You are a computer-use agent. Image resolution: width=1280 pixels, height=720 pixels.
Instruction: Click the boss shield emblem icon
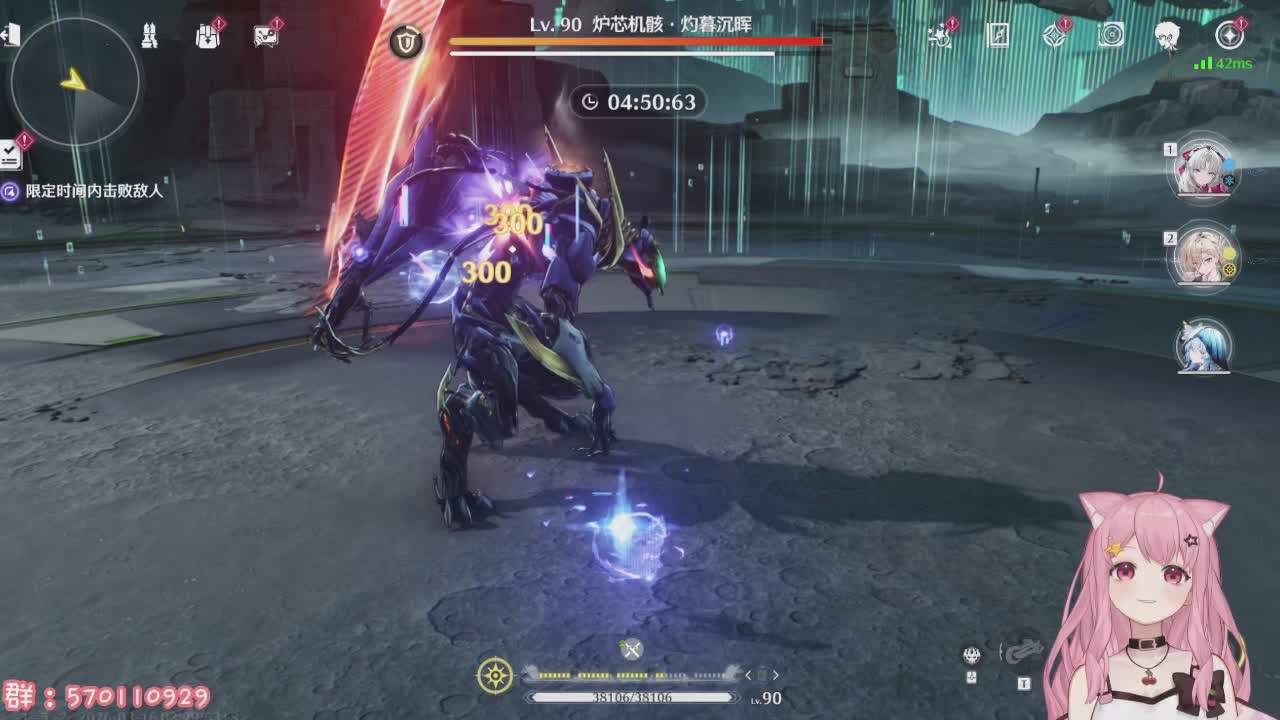[405, 42]
